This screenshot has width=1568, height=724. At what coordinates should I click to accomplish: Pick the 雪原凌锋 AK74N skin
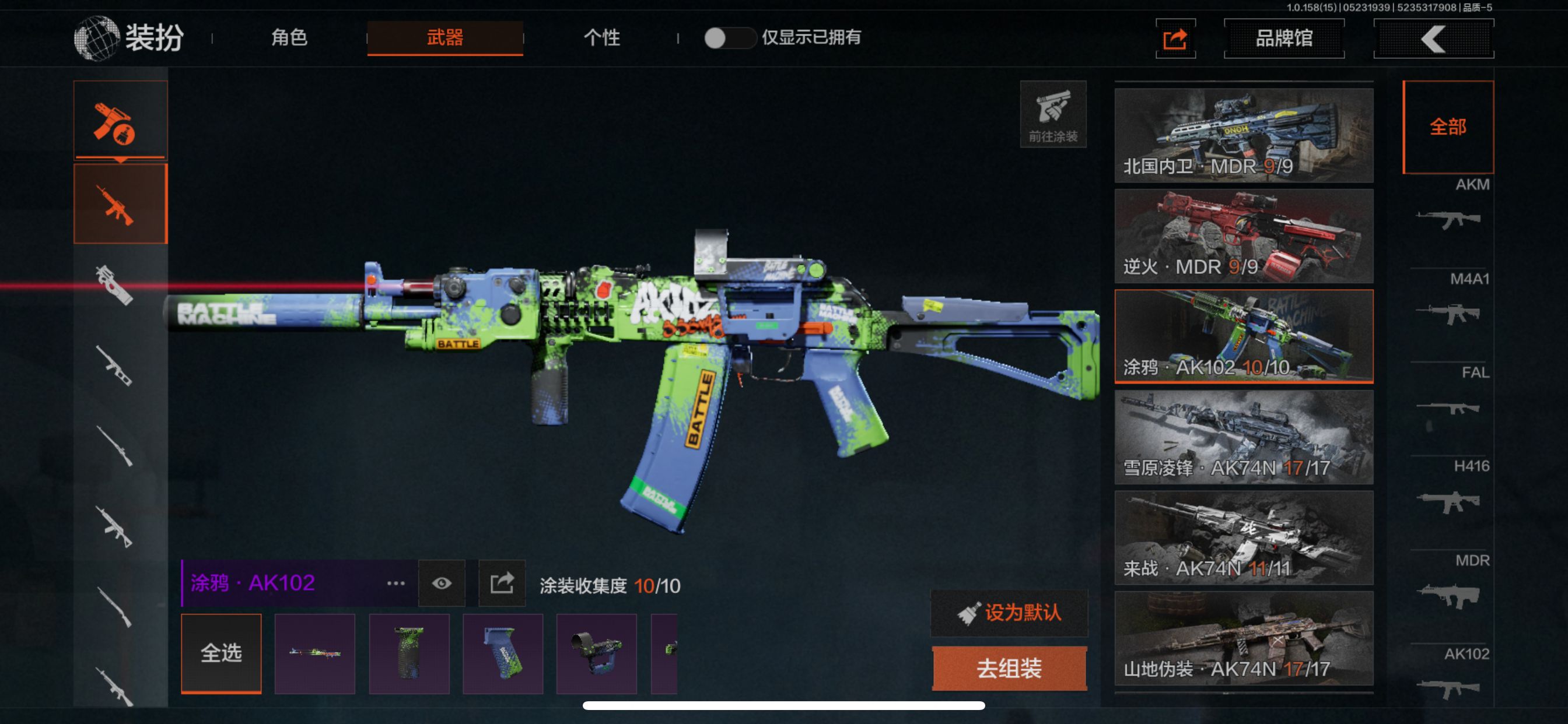(x=1244, y=436)
